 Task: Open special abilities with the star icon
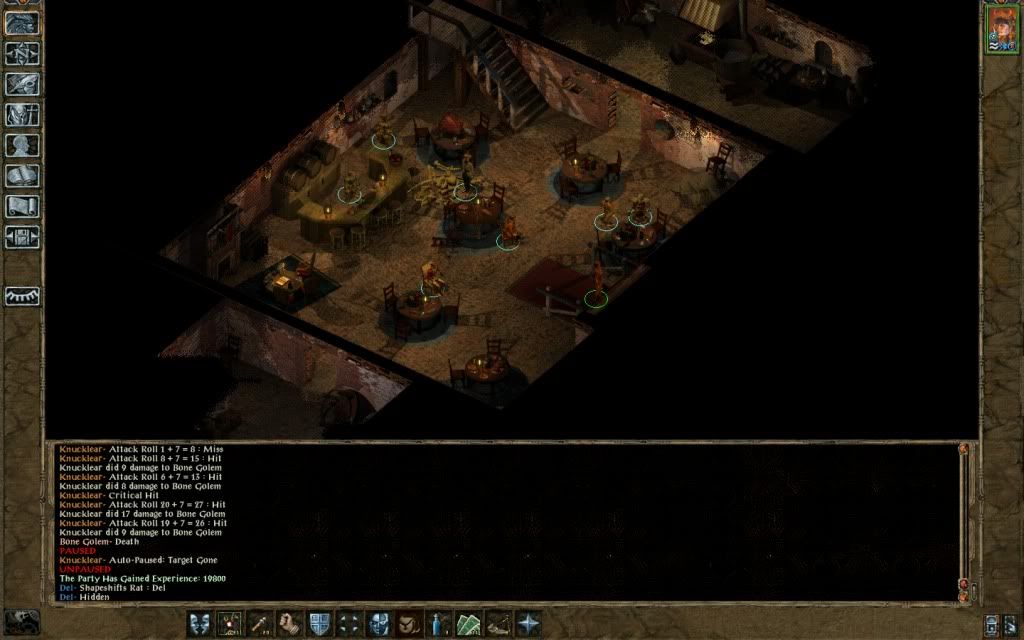click(x=527, y=623)
